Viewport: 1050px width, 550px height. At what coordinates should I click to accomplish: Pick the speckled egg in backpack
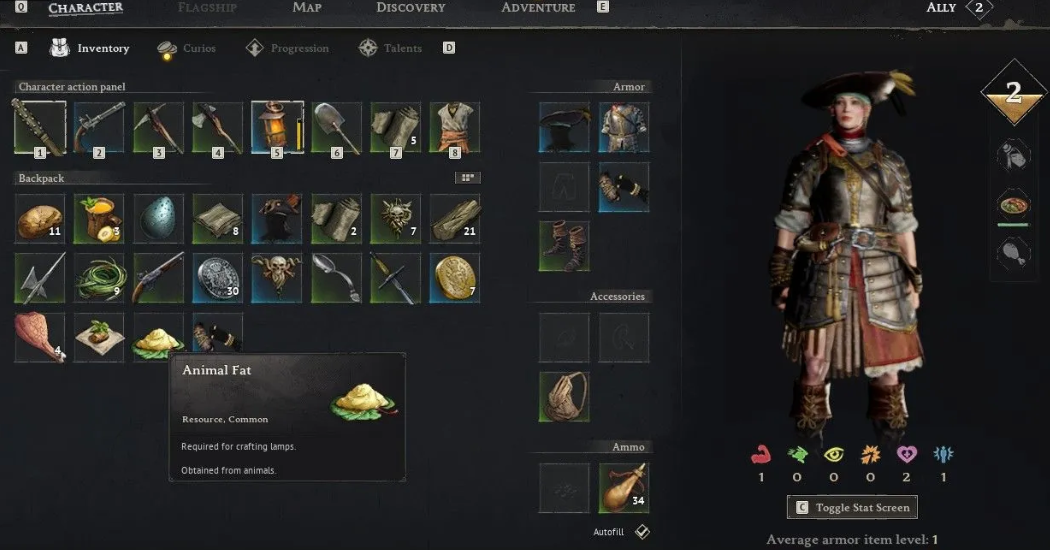158,218
